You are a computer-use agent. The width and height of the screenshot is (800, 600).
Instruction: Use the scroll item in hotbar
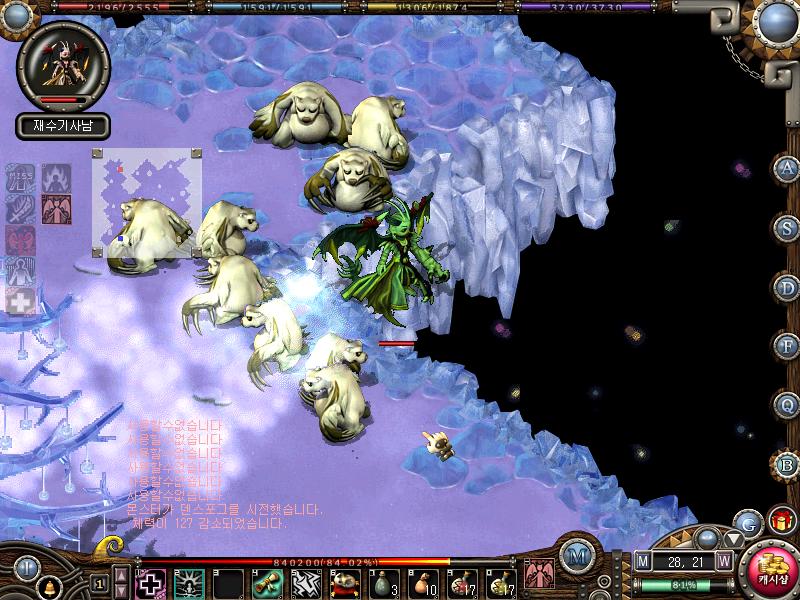(265, 583)
